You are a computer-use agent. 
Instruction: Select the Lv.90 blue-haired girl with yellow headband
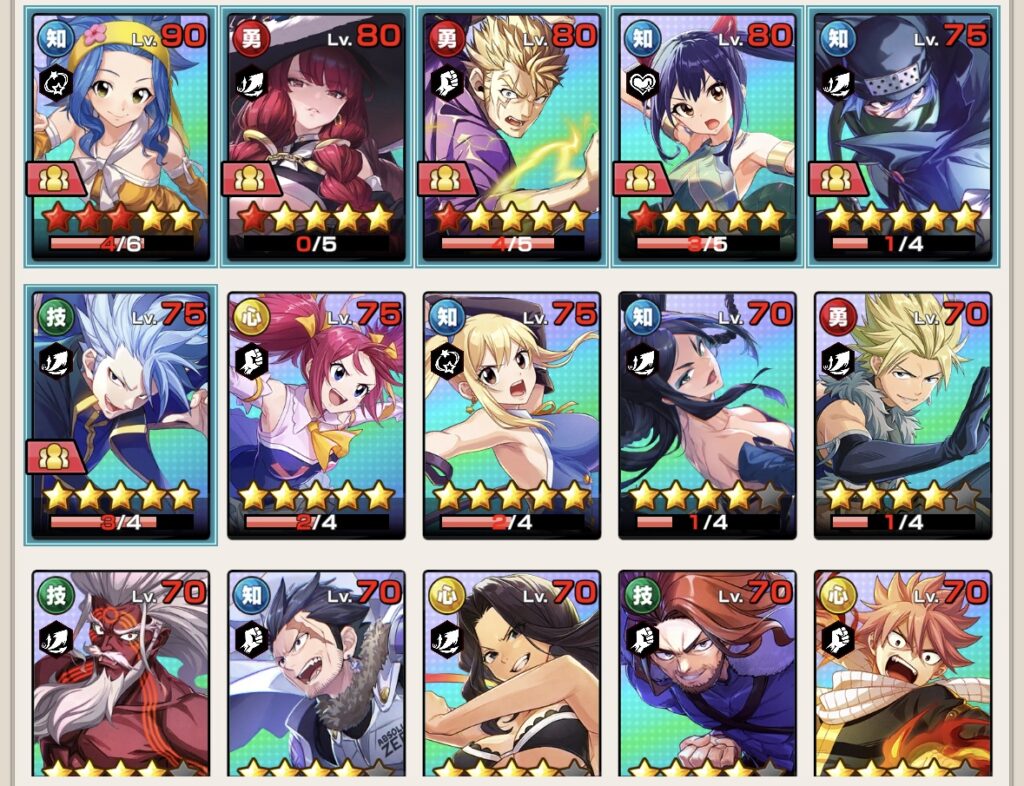click(x=121, y=137)
